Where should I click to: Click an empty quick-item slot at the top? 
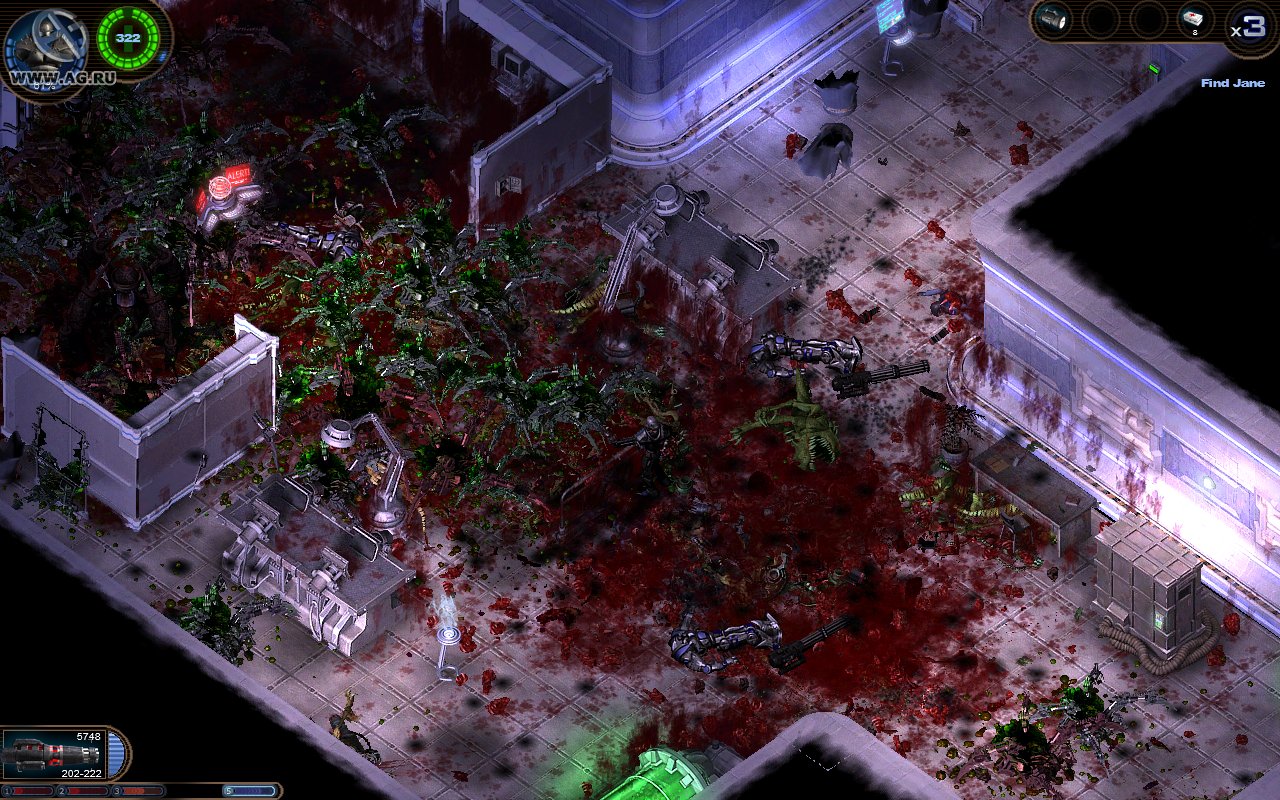[1100, 17]
